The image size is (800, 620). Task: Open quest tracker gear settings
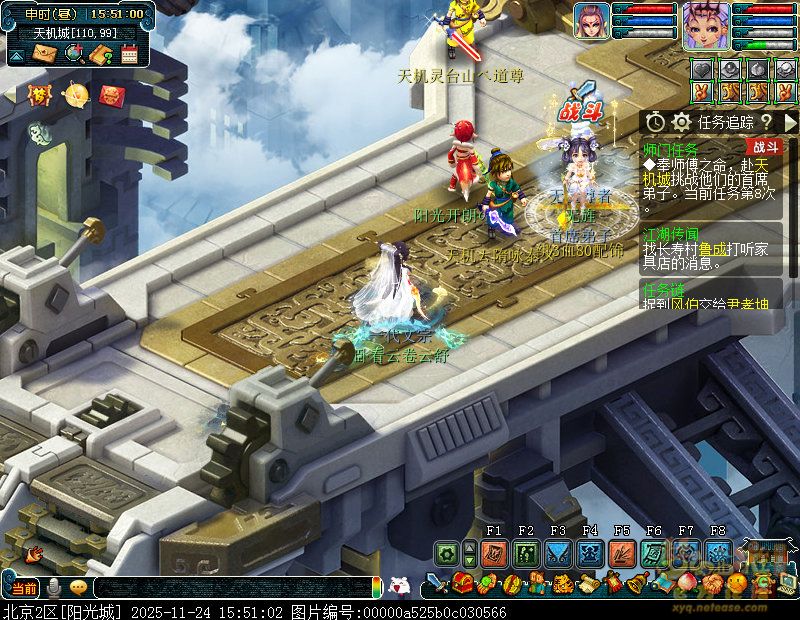[x=682, y=121]
